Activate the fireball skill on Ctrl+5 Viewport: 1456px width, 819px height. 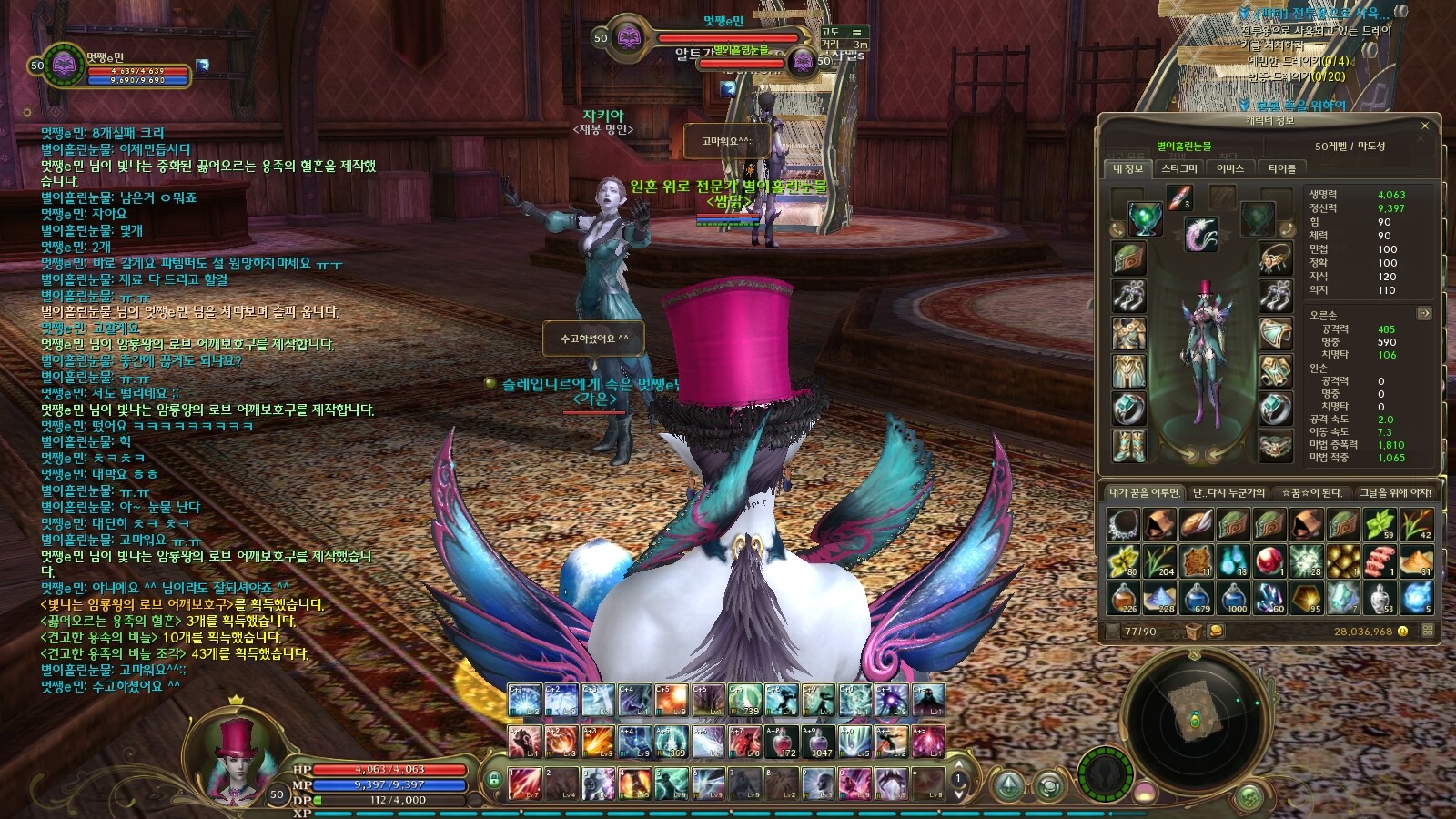672,701
